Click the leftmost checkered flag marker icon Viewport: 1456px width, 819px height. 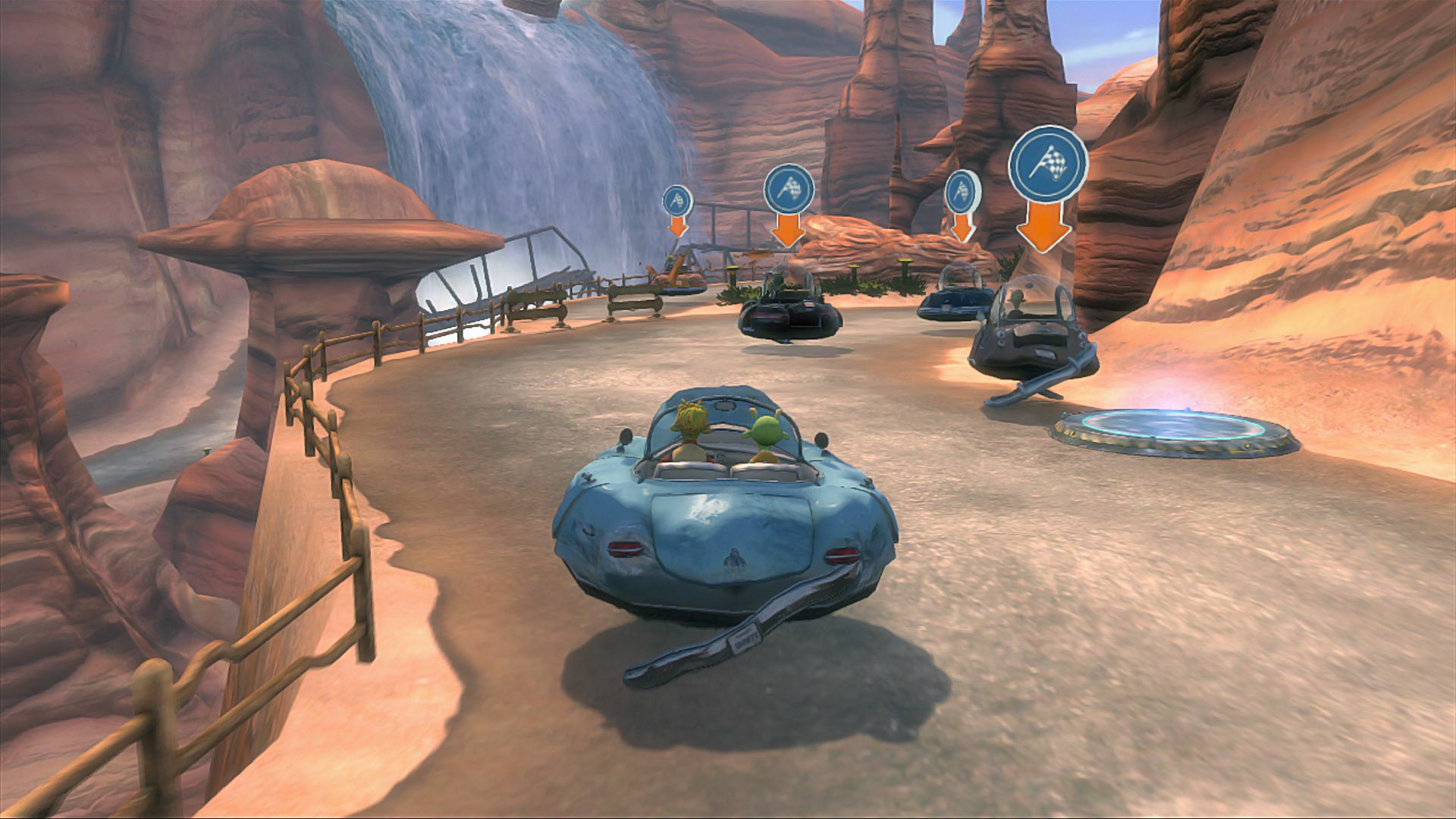679,199
